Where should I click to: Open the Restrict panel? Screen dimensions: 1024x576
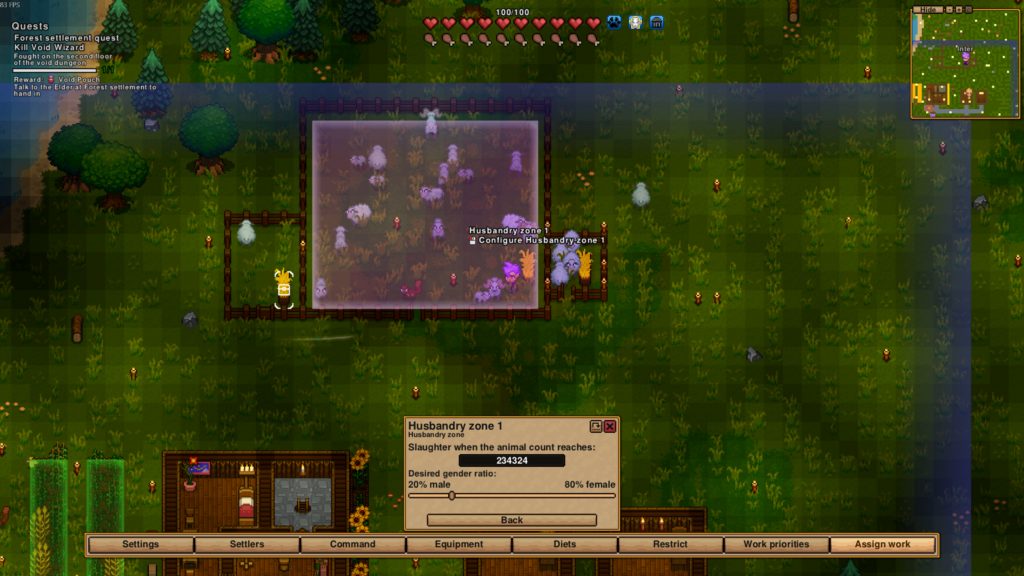(x=670, y=545)
